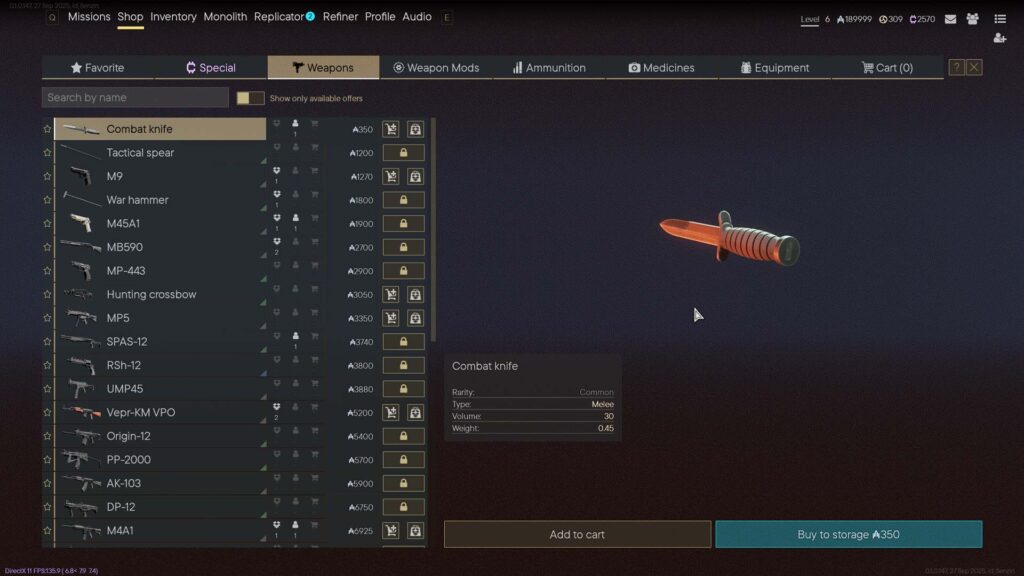Go to the Inventory screen
Viewport: 1024px width, 576px height.
tap(173, 17)
